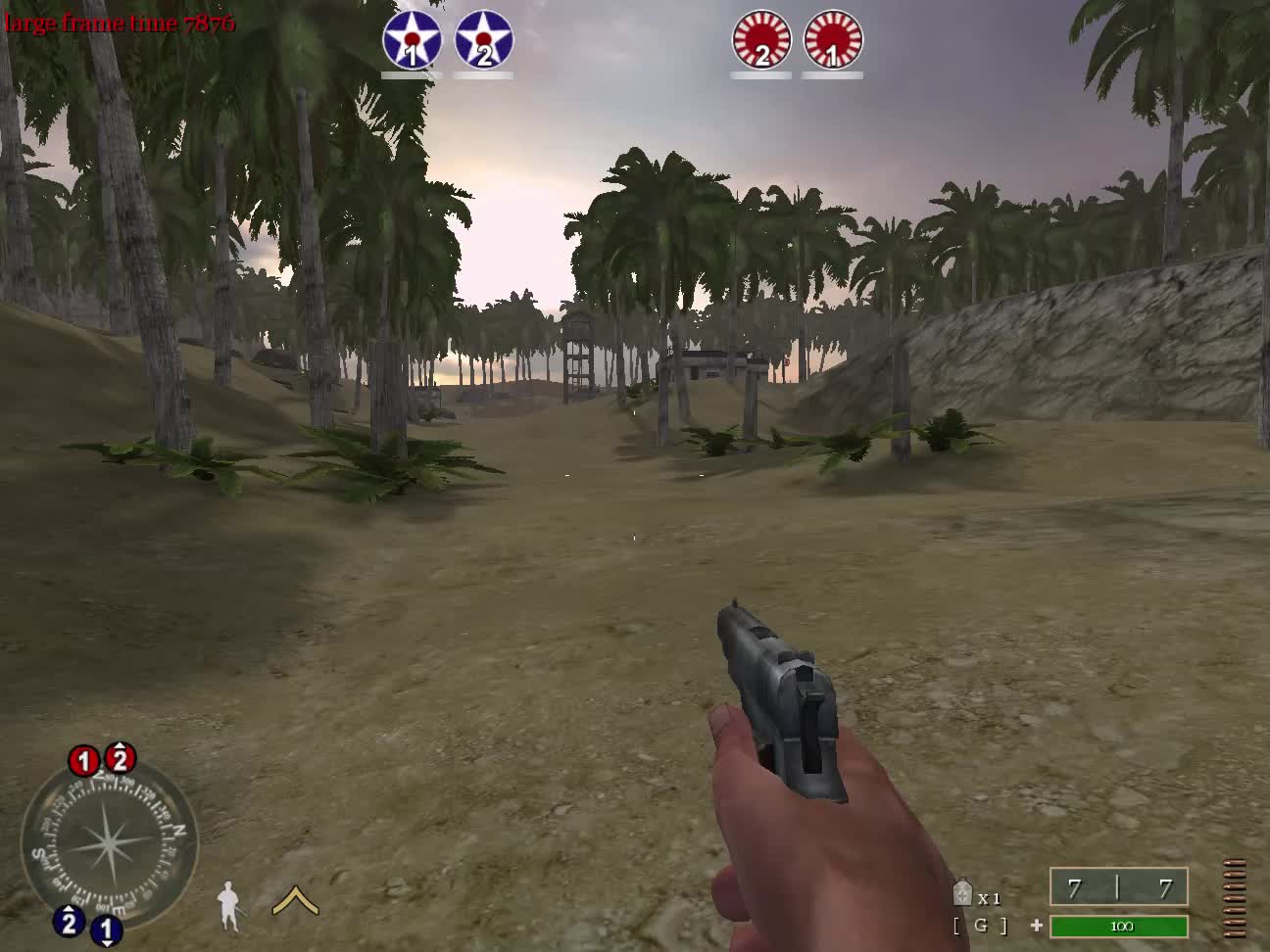Select American squad member 1 star icon
The width and height of the screenshot is (1270, 952).
pyautogui.click(x=412, y=39)
